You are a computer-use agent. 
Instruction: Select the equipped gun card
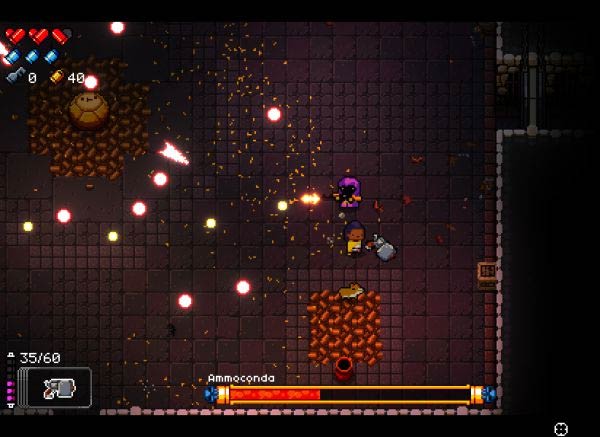(54, 387)
